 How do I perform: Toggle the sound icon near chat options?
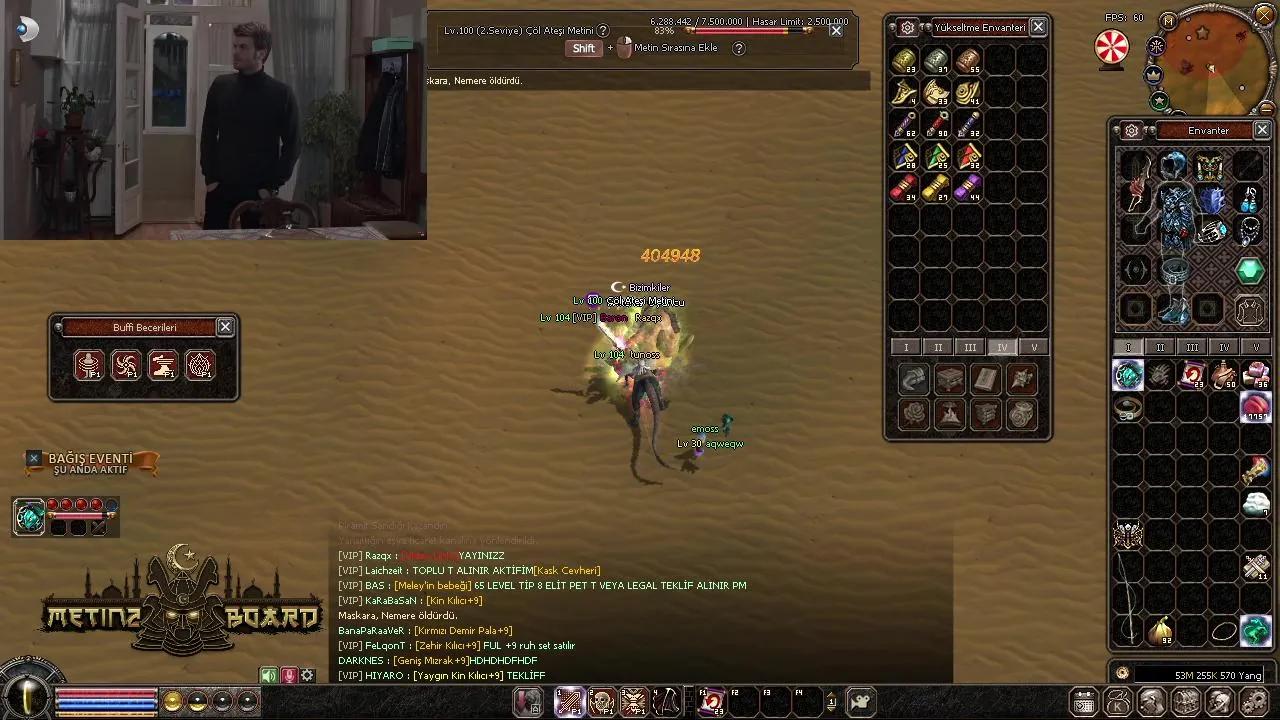[x=268, y=675]
